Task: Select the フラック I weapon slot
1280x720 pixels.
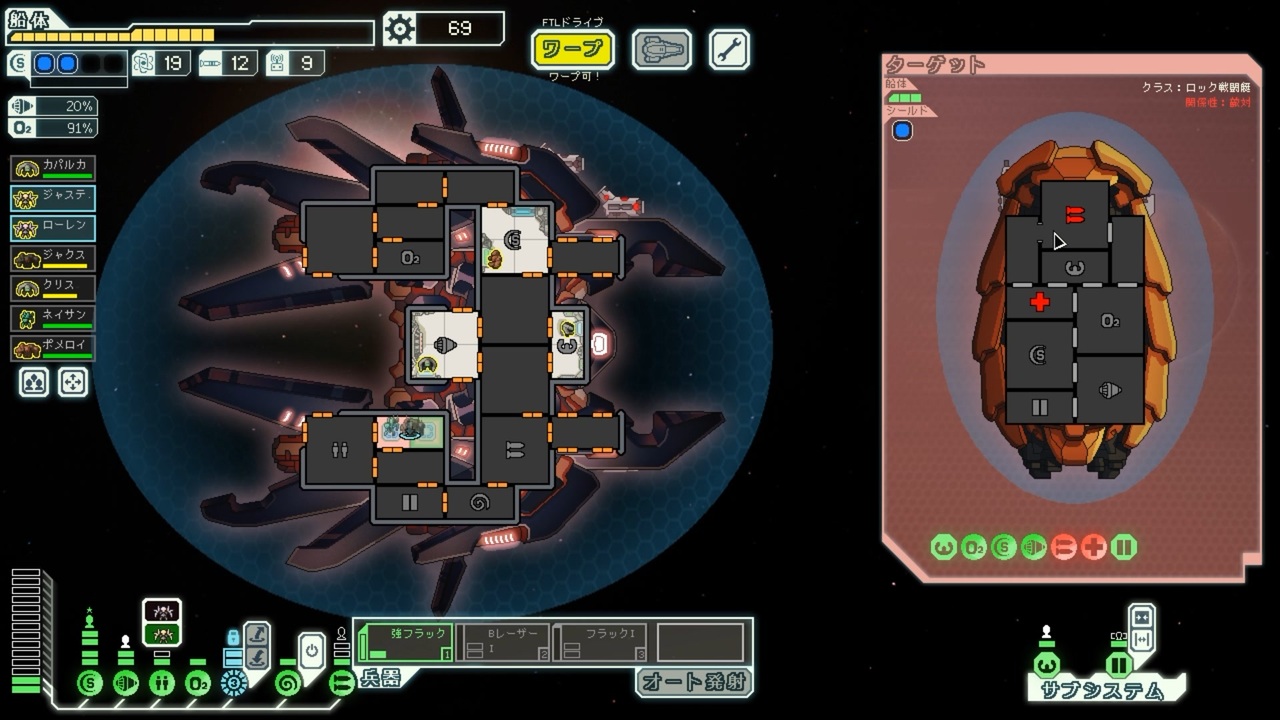Action: pyautogui.click(x=602, y=642)
